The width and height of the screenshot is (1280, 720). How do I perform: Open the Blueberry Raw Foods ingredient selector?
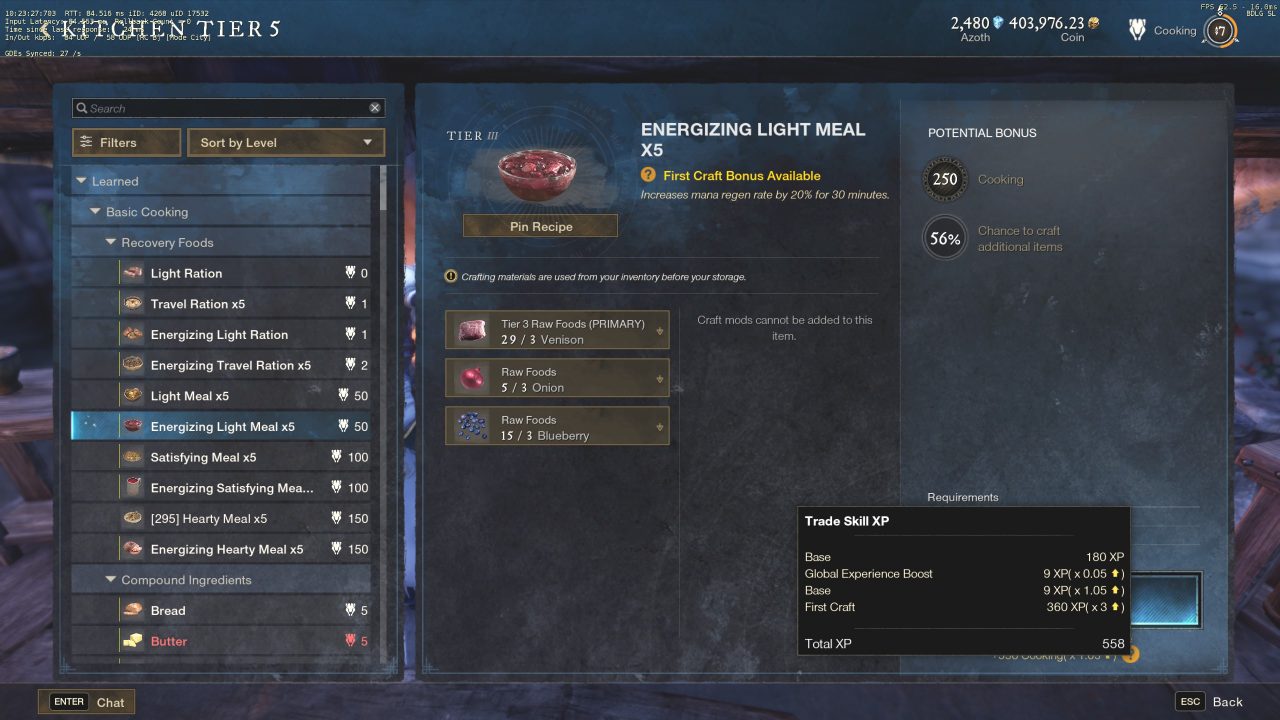coord(659,425)
